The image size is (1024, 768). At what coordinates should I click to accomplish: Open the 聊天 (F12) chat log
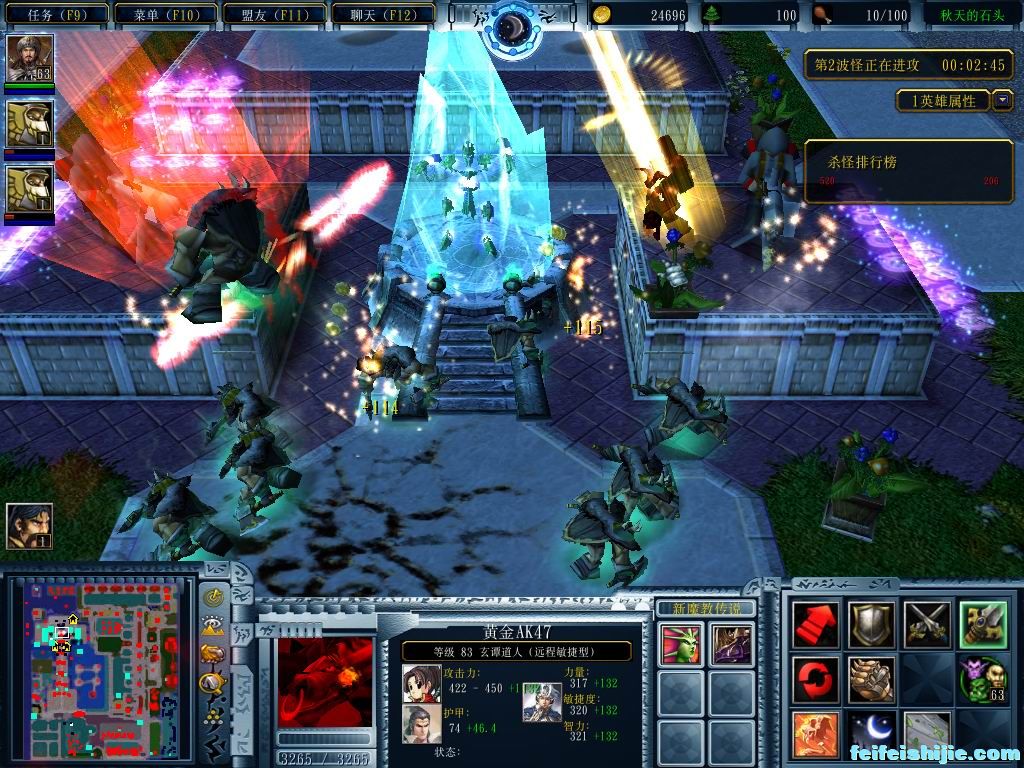(x=382, y=15)
